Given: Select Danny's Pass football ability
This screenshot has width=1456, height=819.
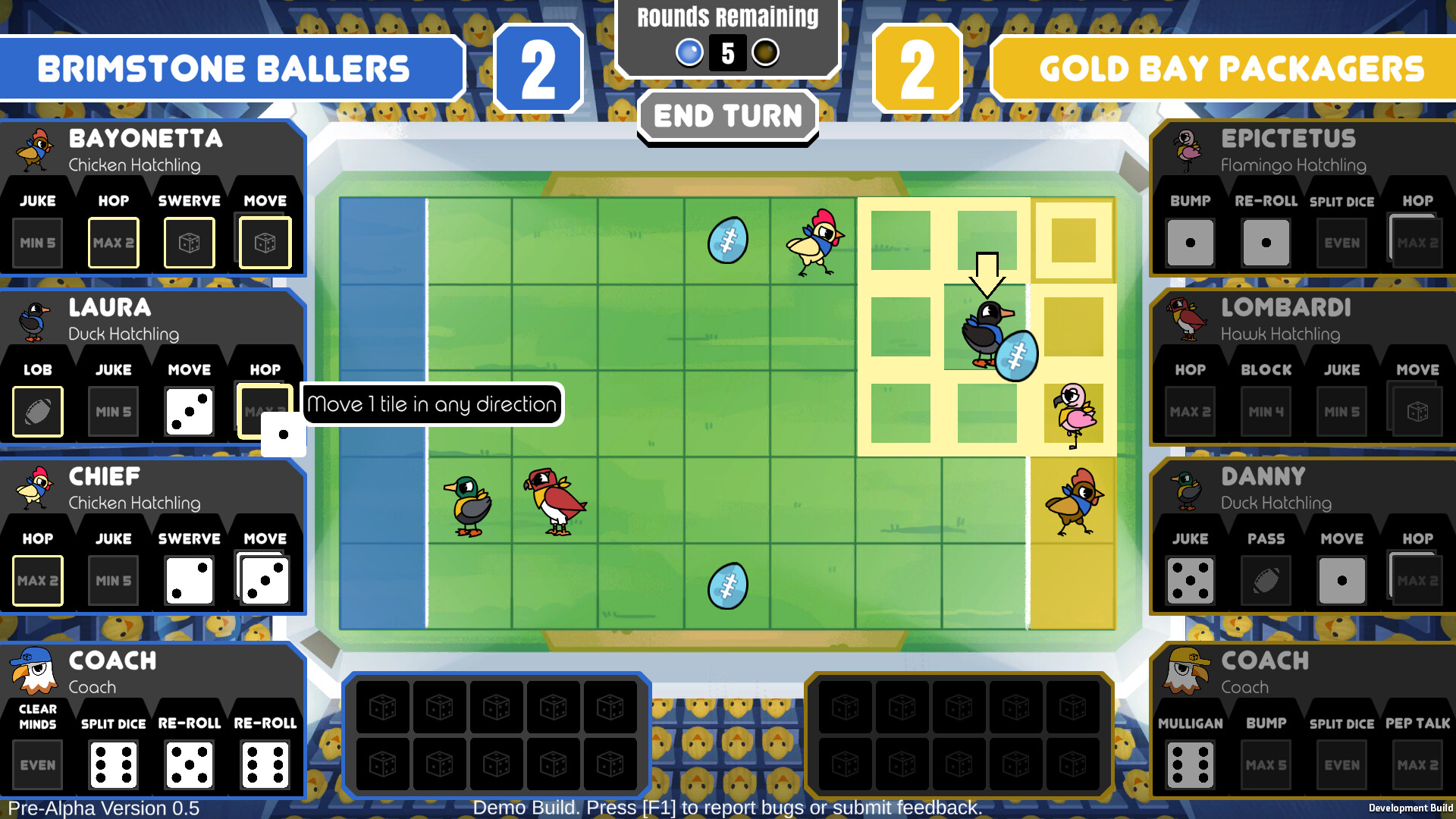Looking at the screenshot, I should [x=1265, y=580].
